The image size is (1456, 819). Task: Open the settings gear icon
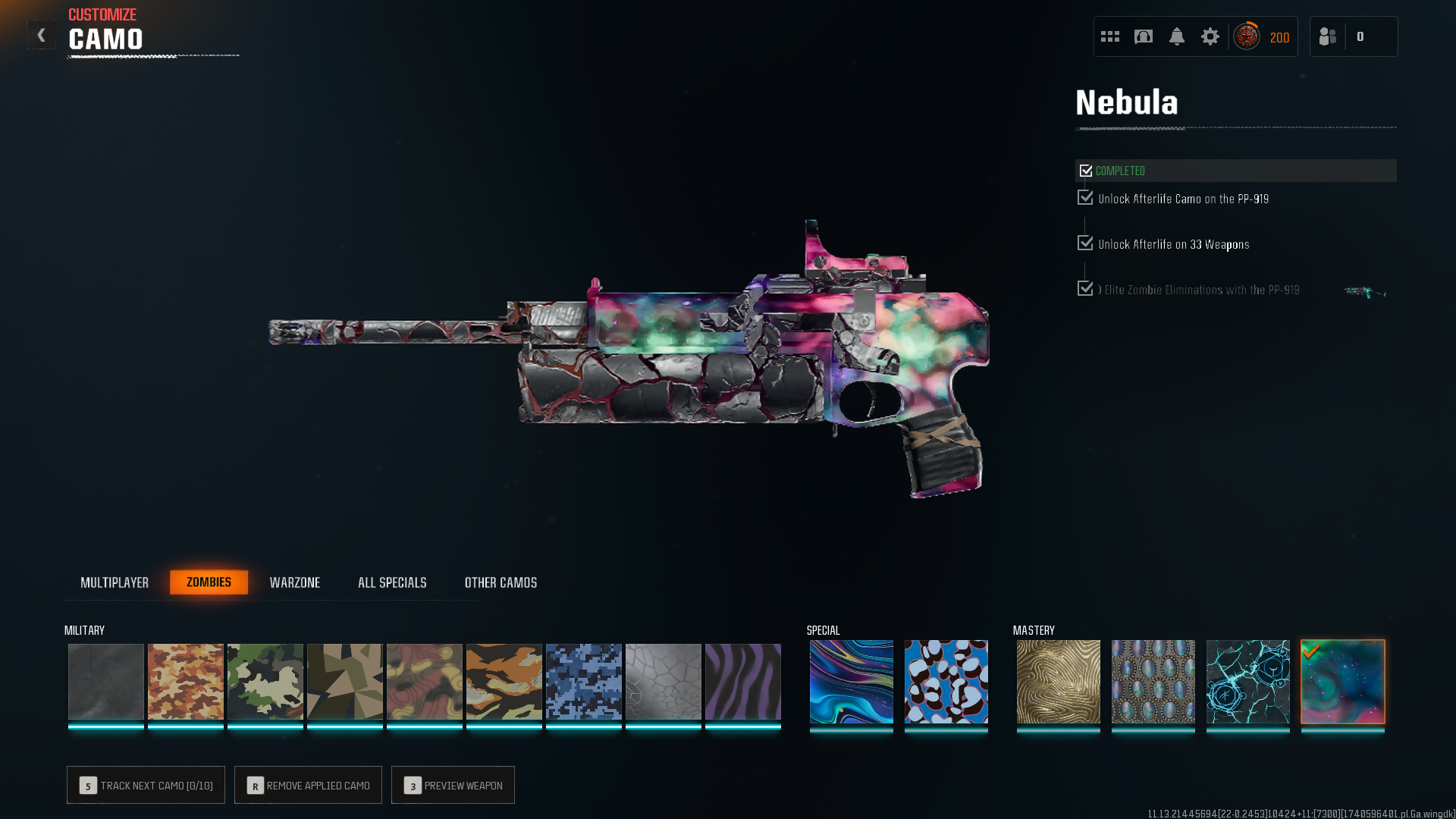(x=1210, y=36)
